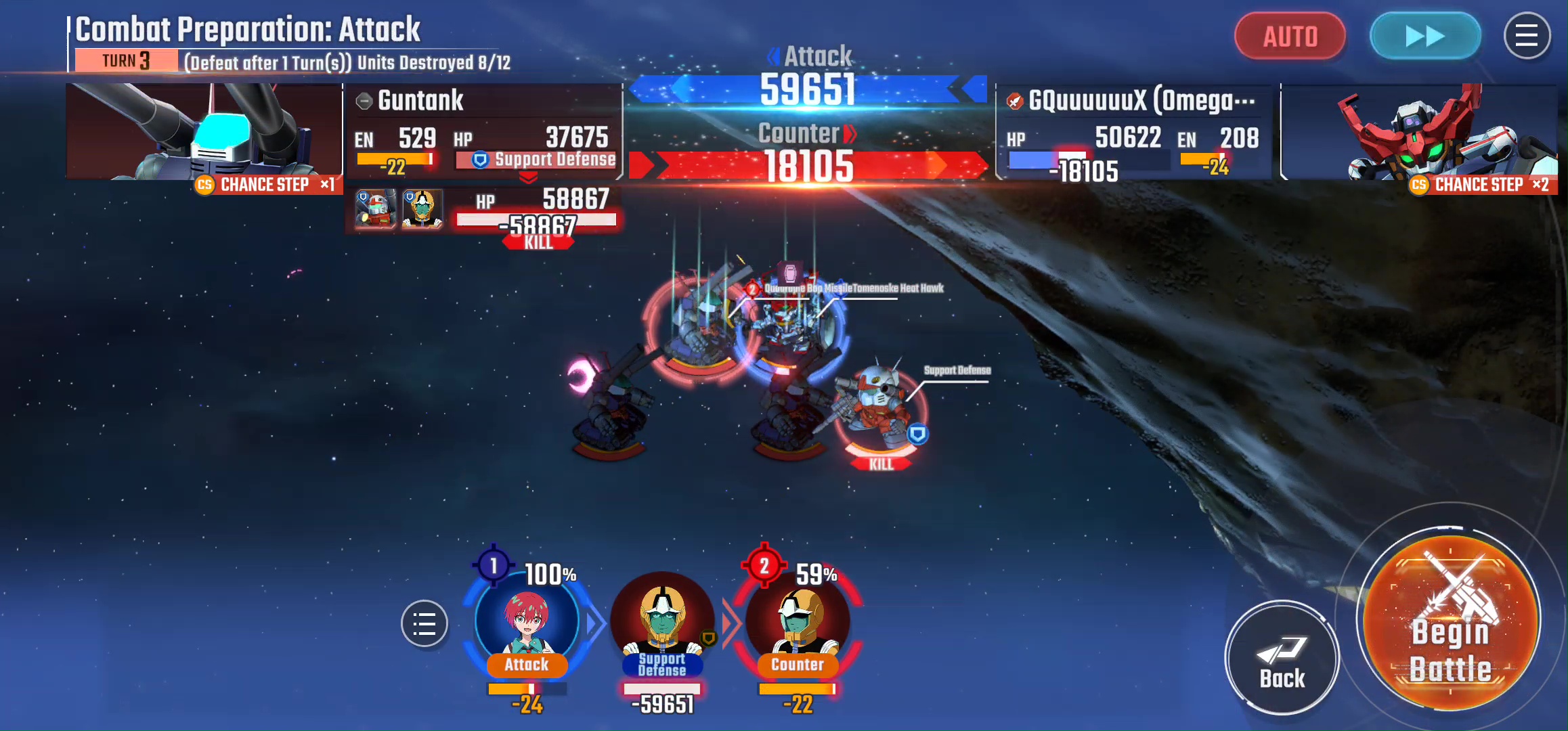Go back with the Back button

coord(1282,658)
